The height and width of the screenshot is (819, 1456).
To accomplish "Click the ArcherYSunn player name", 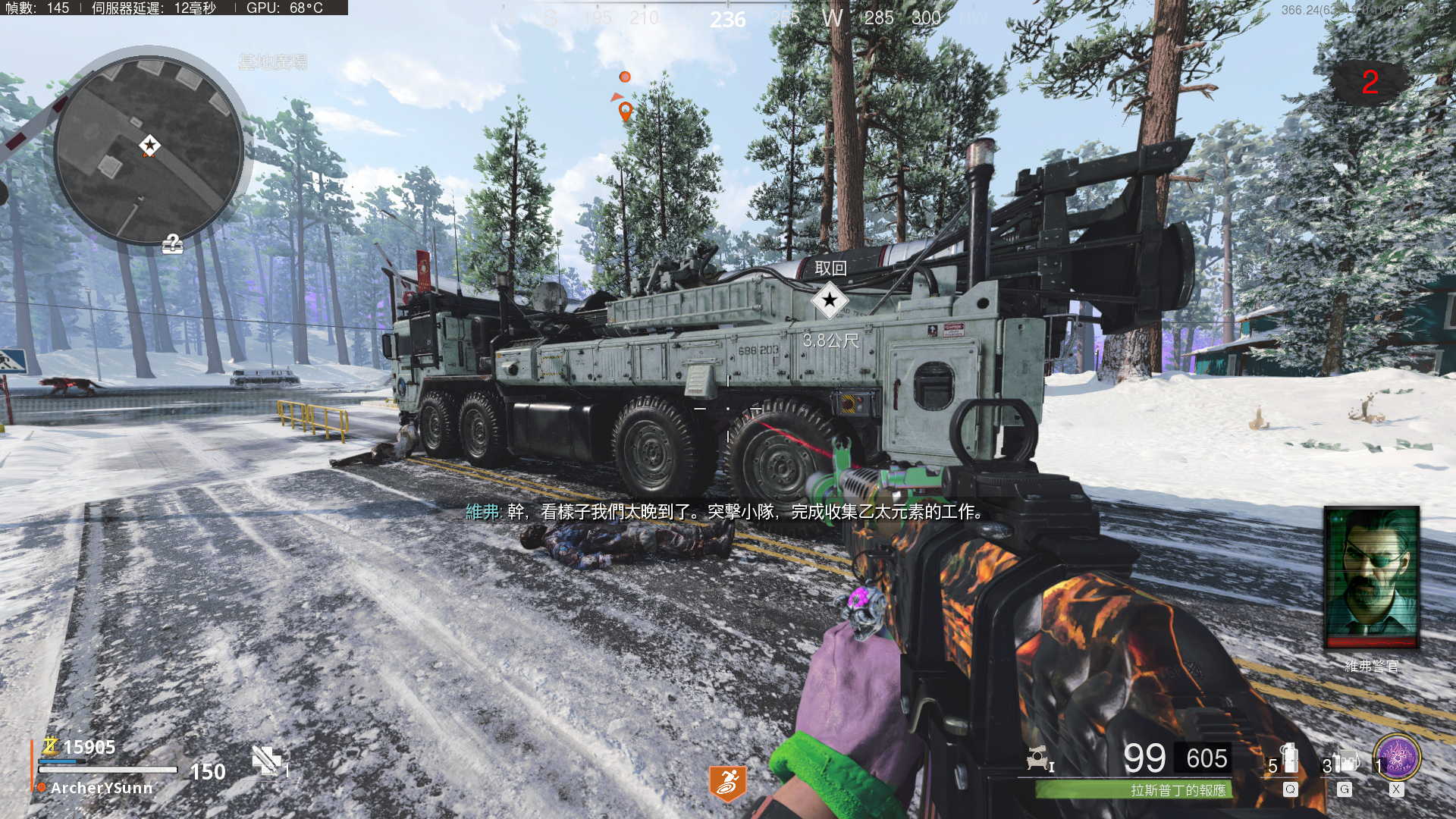I will click(x=102, y=788).
